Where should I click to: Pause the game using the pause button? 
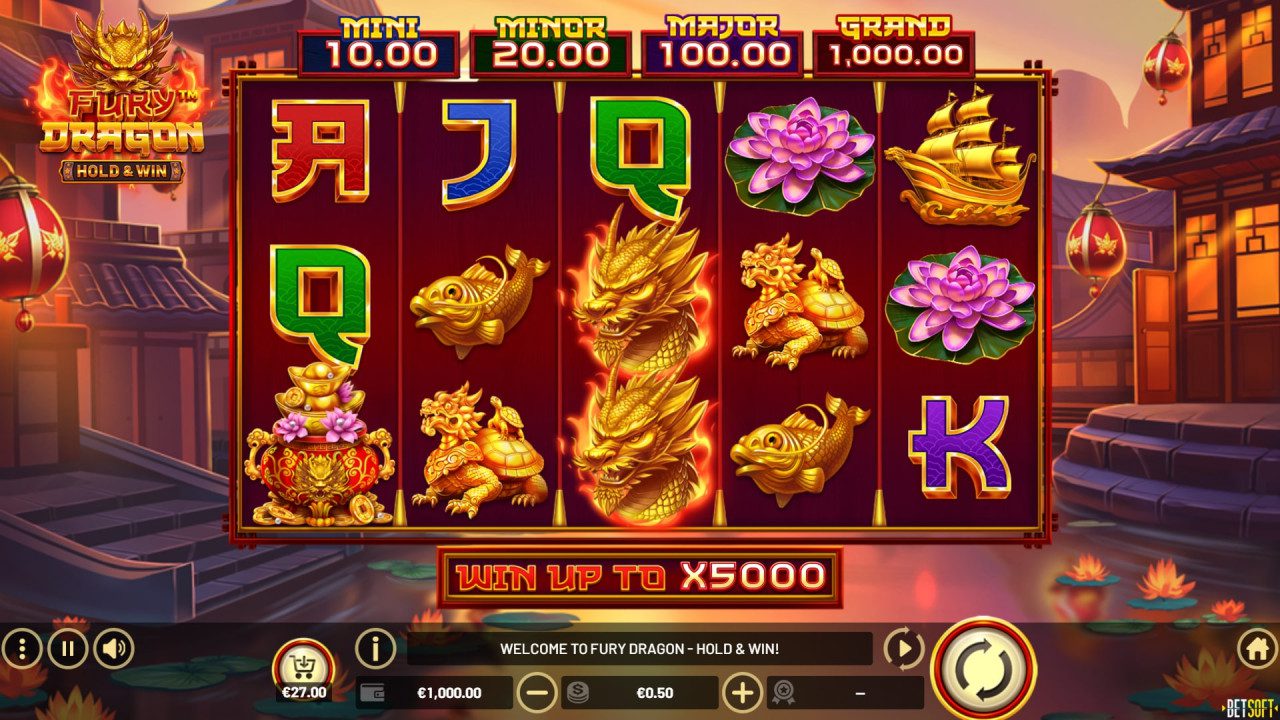pos(65,648)
